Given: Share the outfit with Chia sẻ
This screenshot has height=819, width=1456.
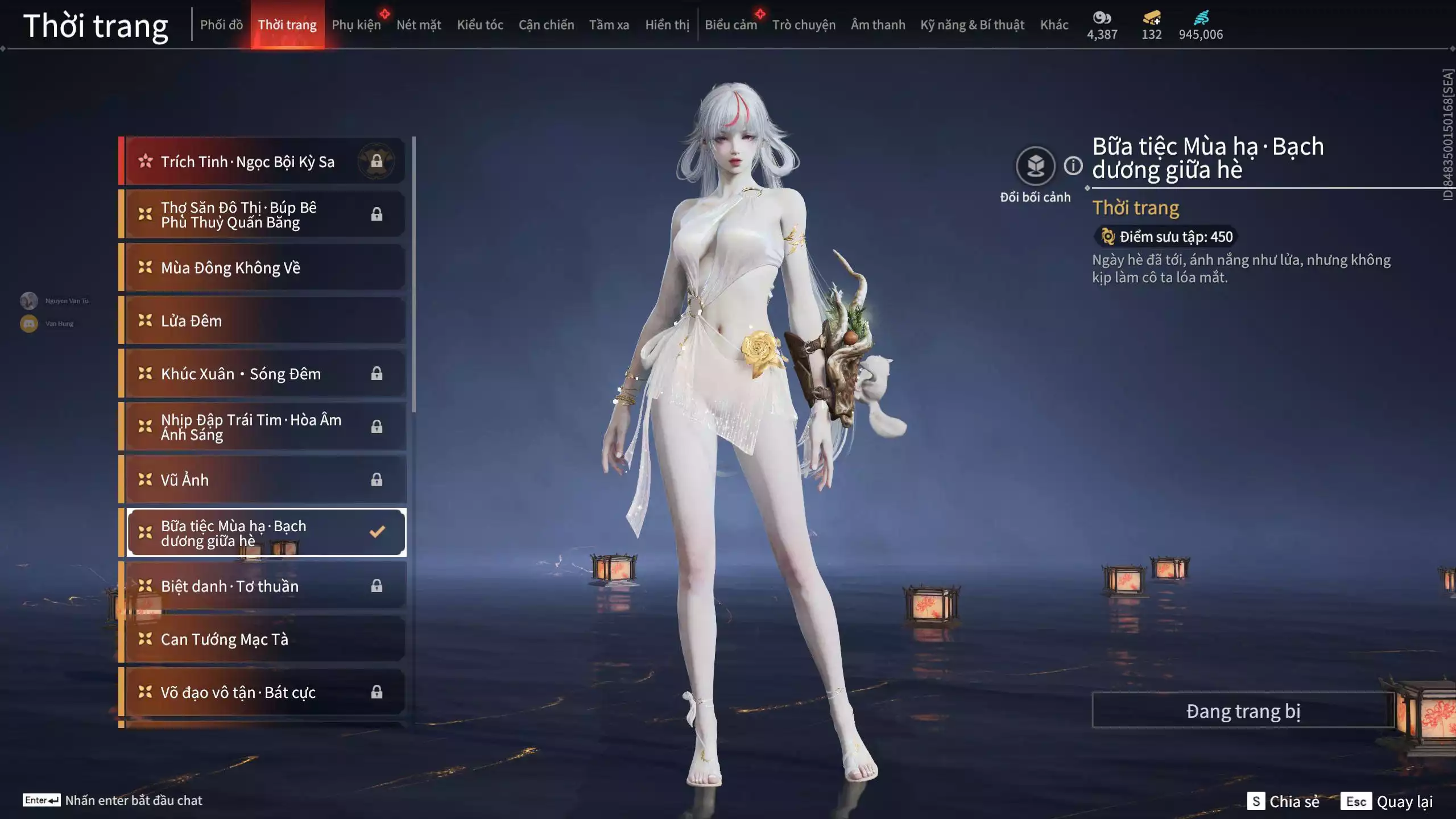Looking at the screenshot, I should [1284, 801].
